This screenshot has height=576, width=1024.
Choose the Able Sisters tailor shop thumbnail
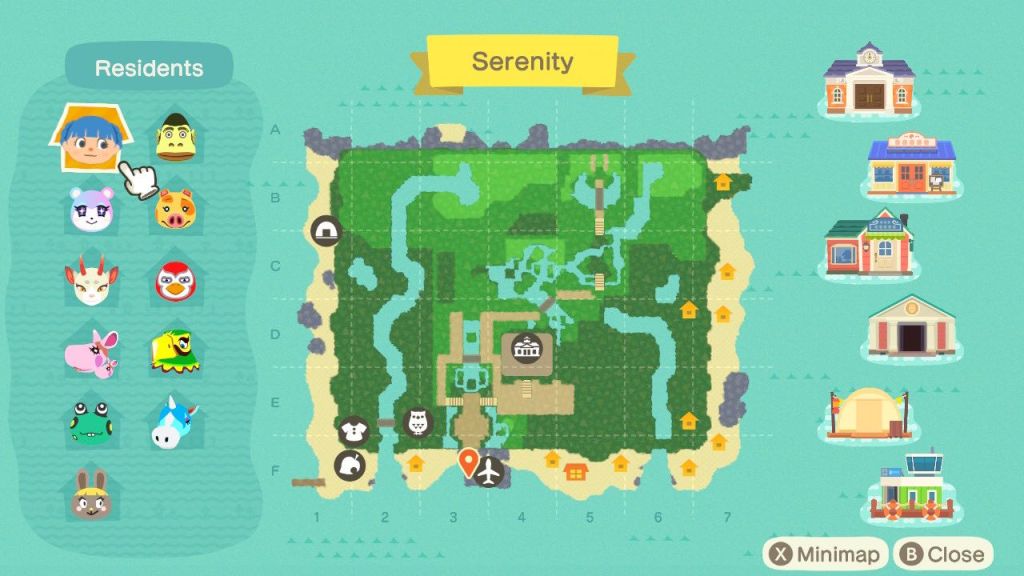click(x=868, y=245)
